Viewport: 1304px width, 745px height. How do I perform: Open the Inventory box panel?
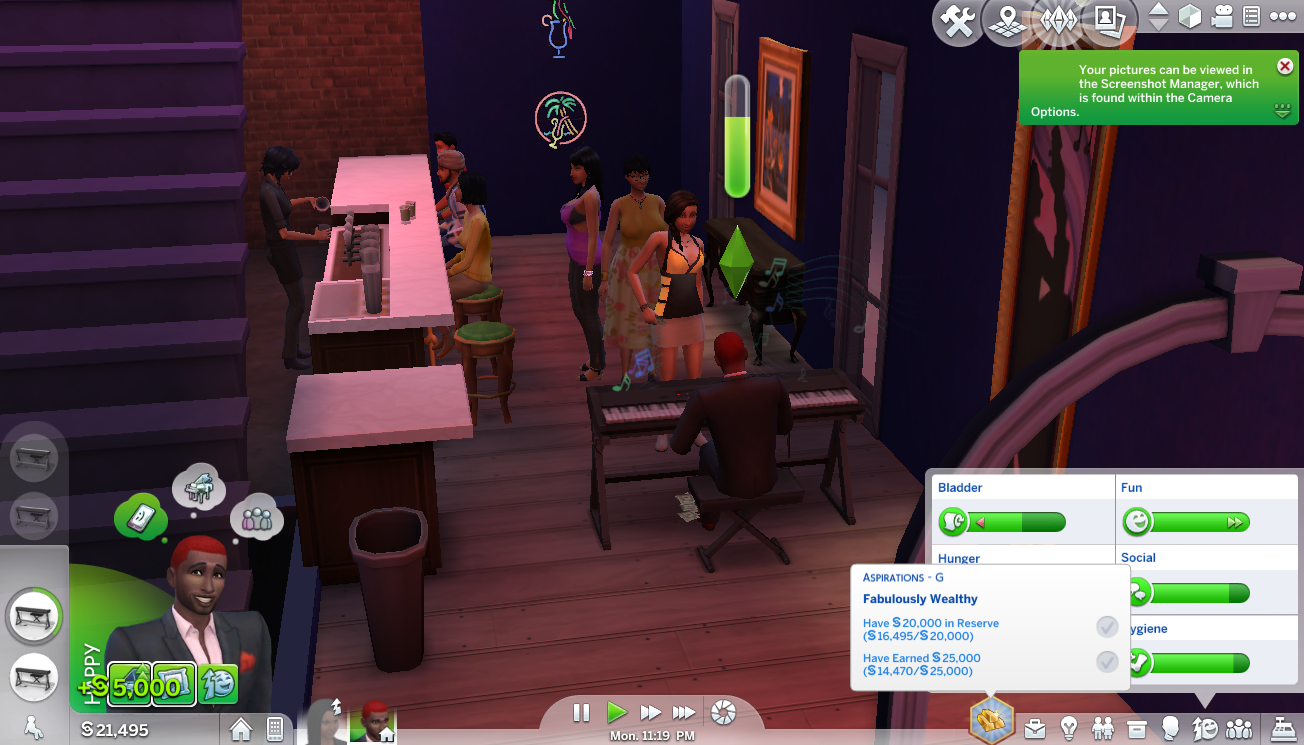tap(1137, 728)
